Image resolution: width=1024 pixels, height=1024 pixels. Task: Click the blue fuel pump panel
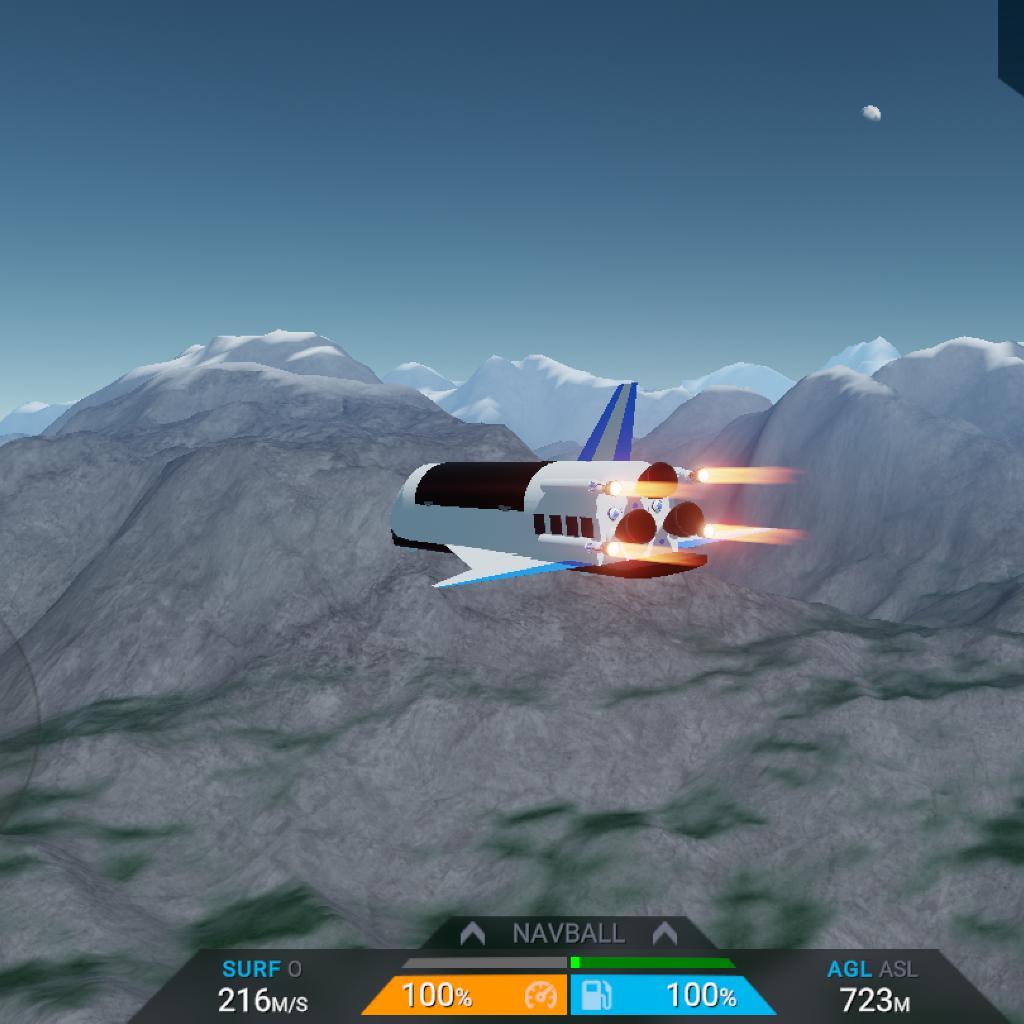pyautogui.click(x=670, y=996)
